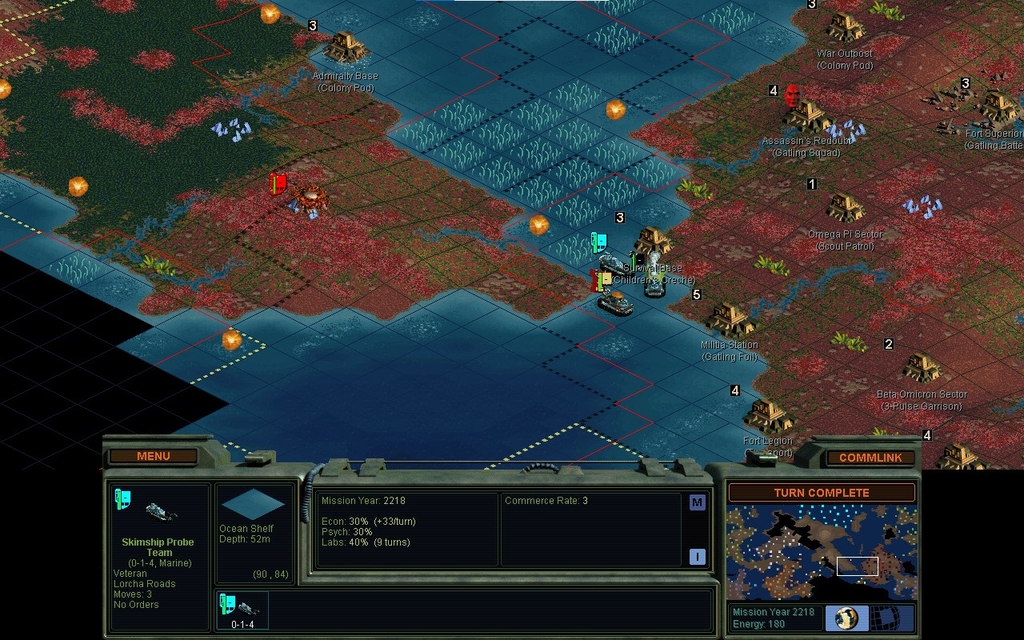Click the world minimap

point(821,552)
